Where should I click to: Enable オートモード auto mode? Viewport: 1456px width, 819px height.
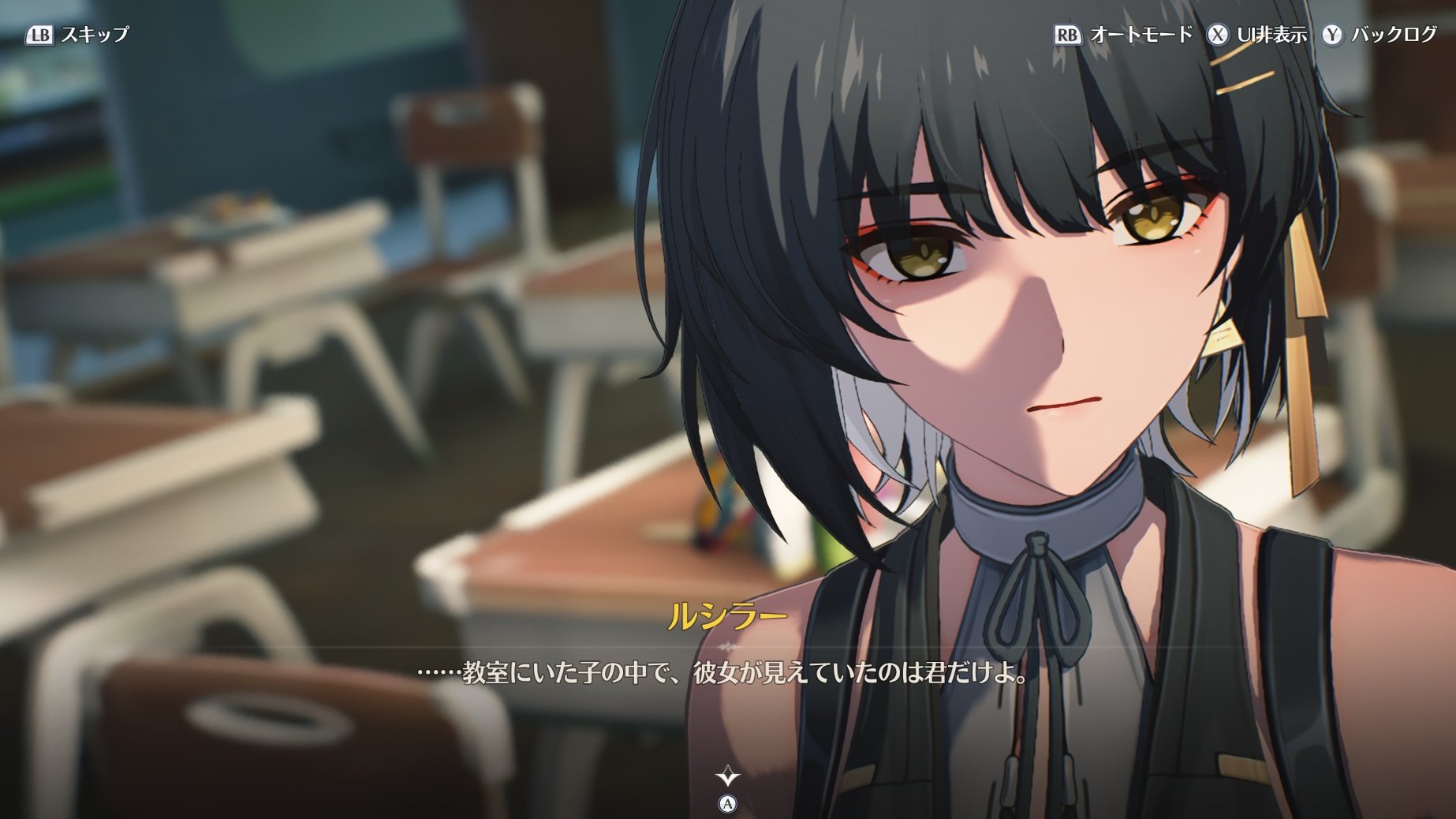coord(1124,35)
